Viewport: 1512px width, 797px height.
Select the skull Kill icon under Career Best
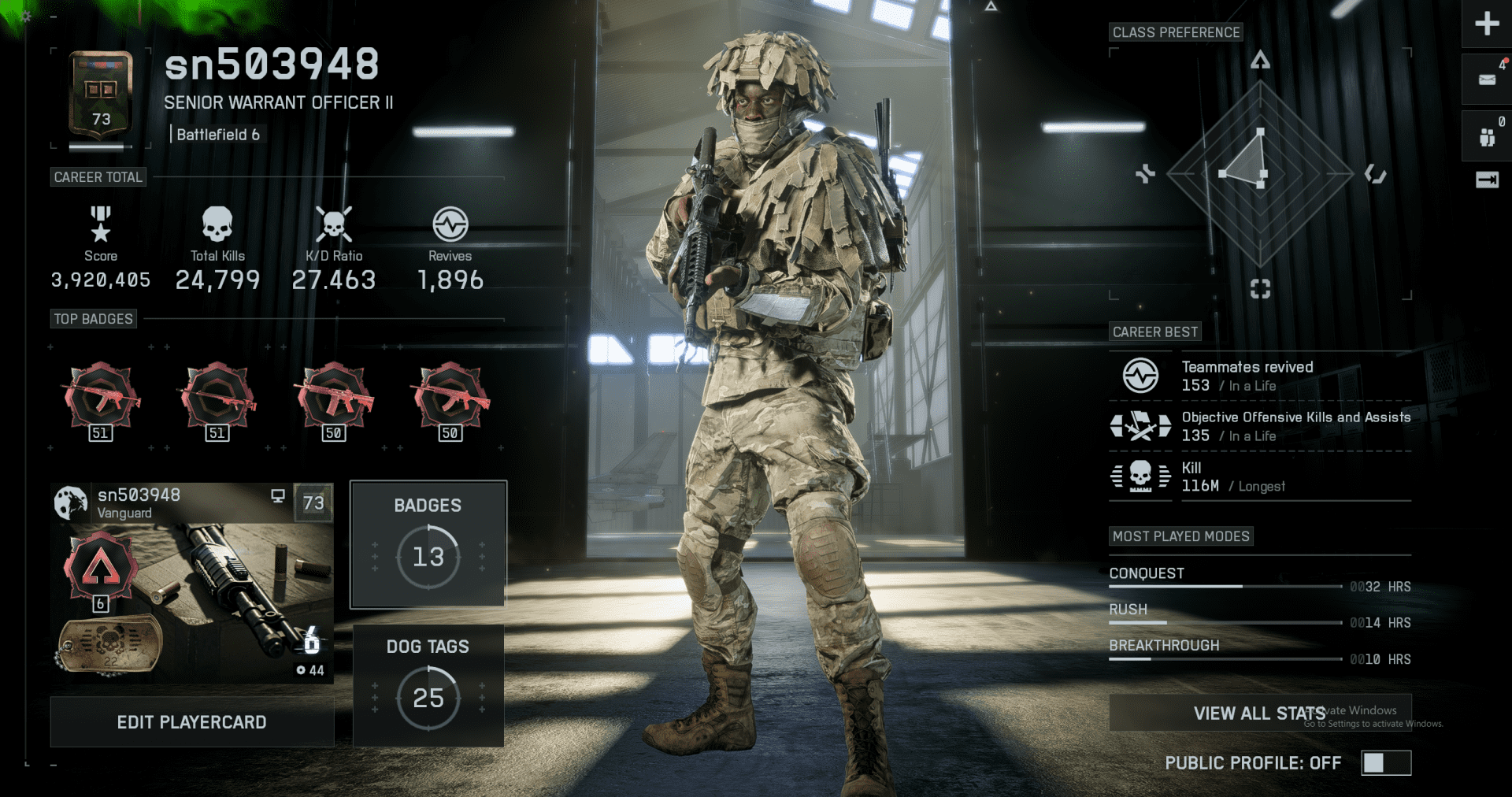(x=1140, y=476)
